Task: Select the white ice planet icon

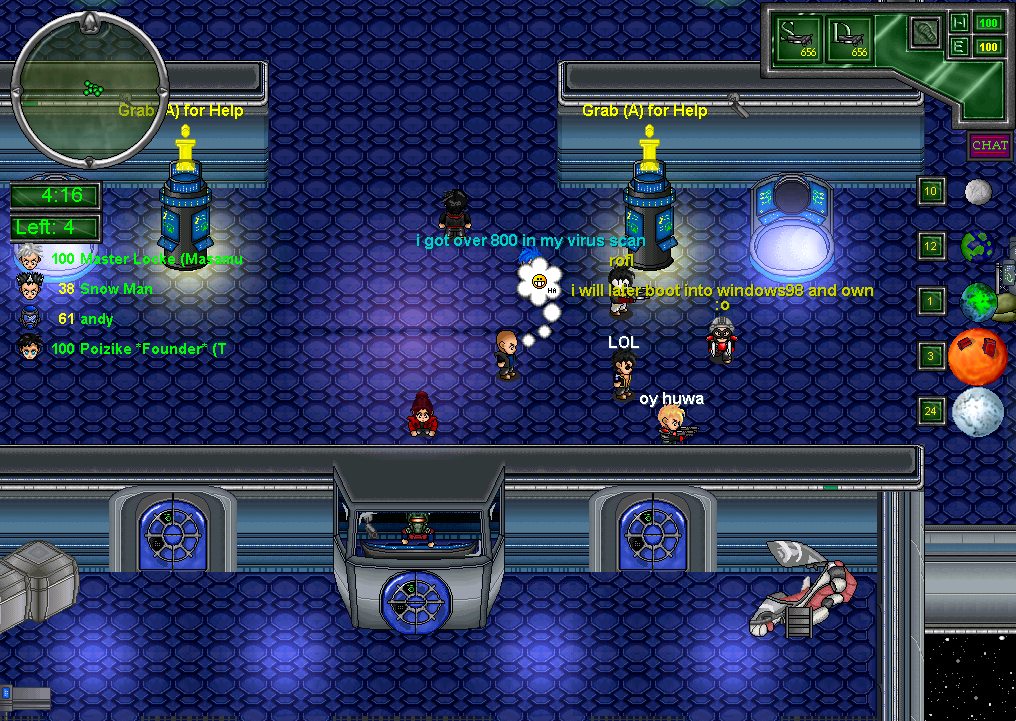Action: pos(977,412)
